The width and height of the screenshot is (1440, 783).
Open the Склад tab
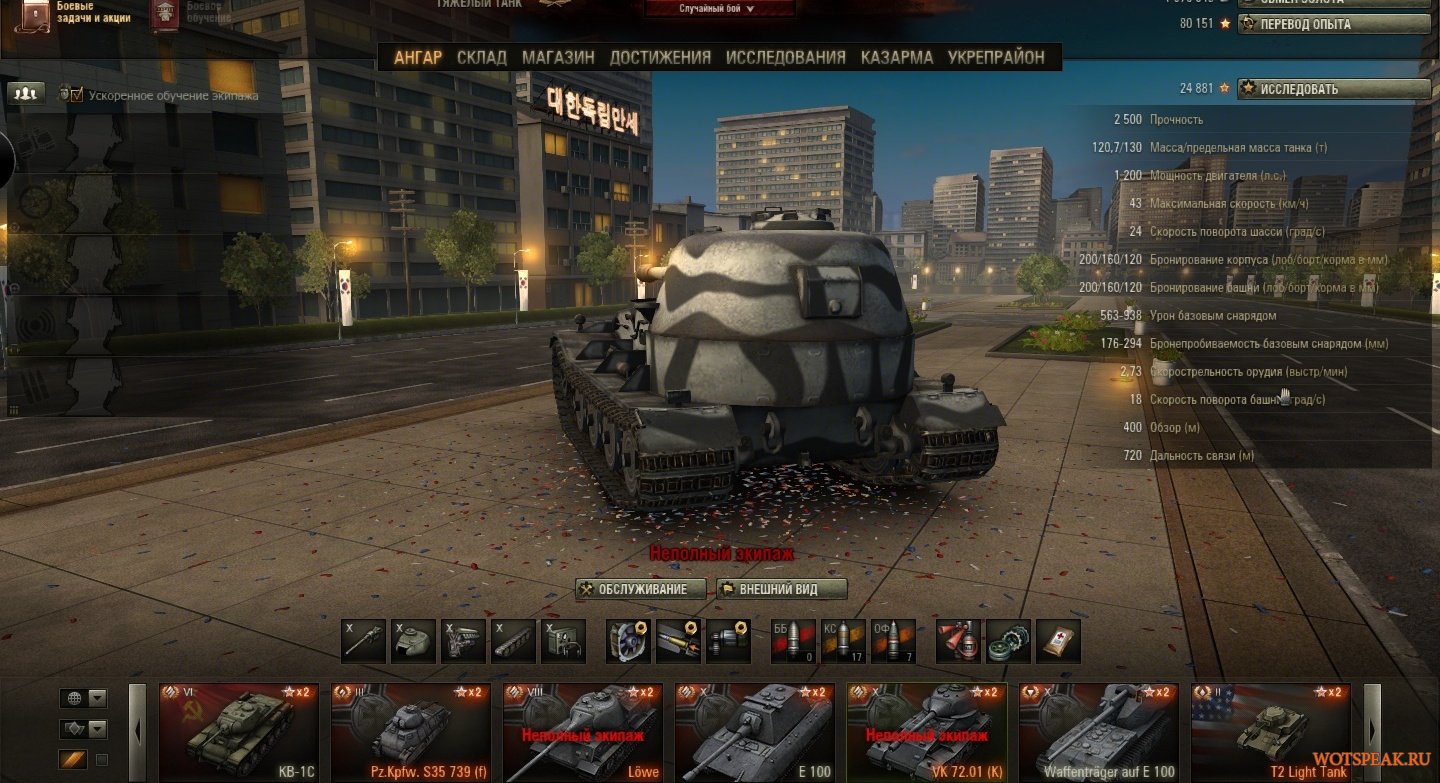tap(481, 58)
